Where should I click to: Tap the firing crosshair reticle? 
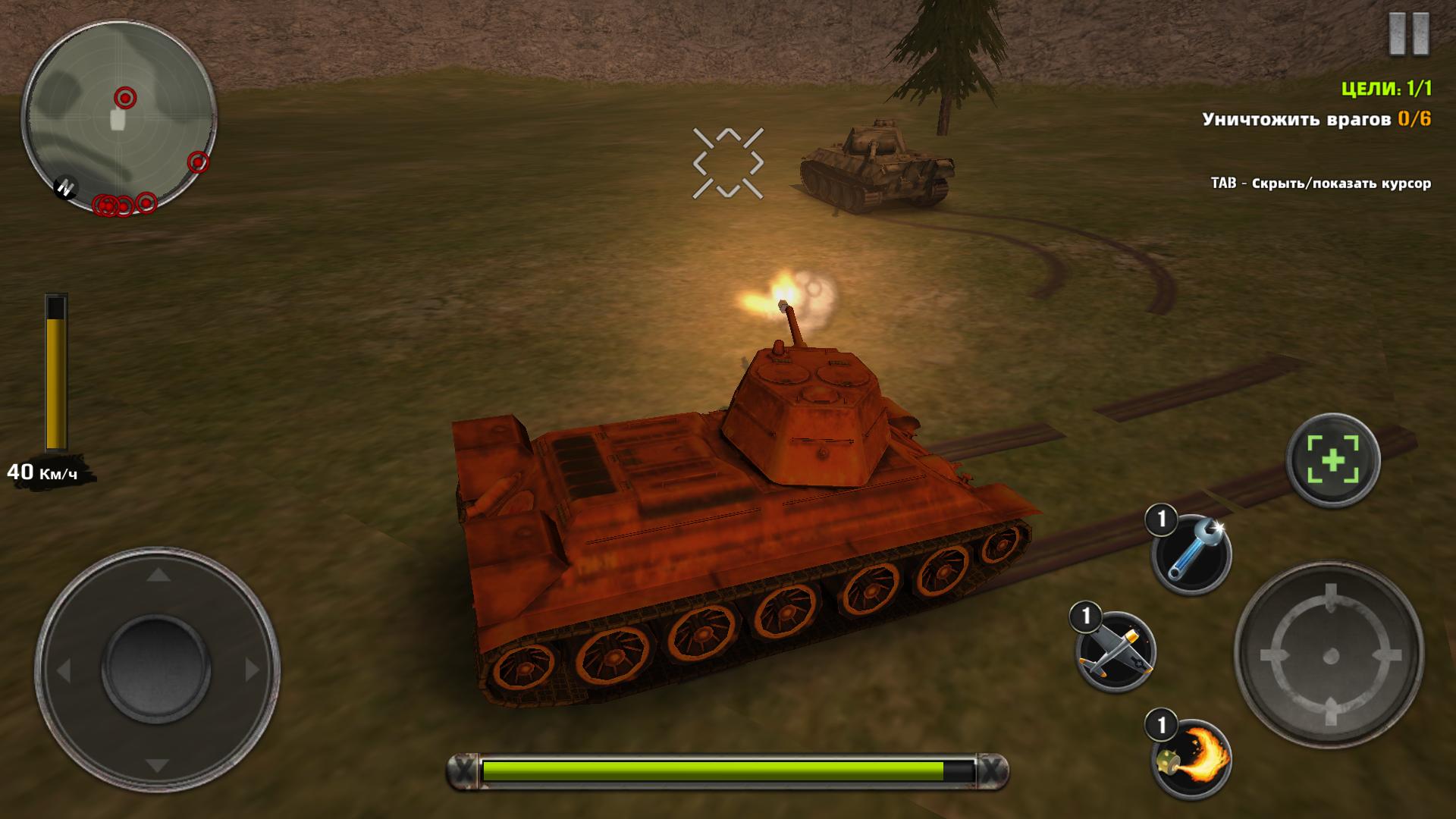point(728,161)
